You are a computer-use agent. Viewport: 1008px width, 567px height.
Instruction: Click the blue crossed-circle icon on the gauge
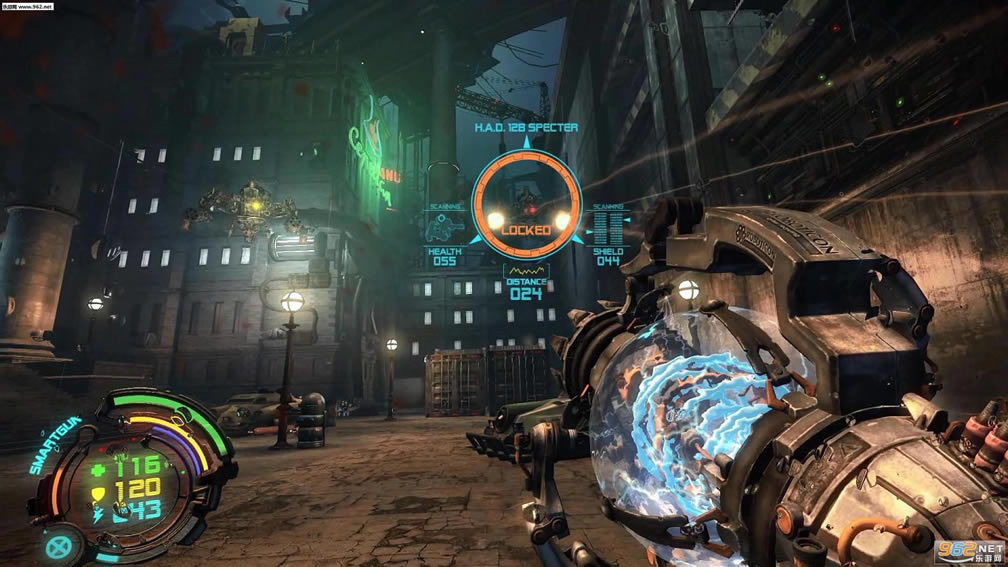pos(59,545)
